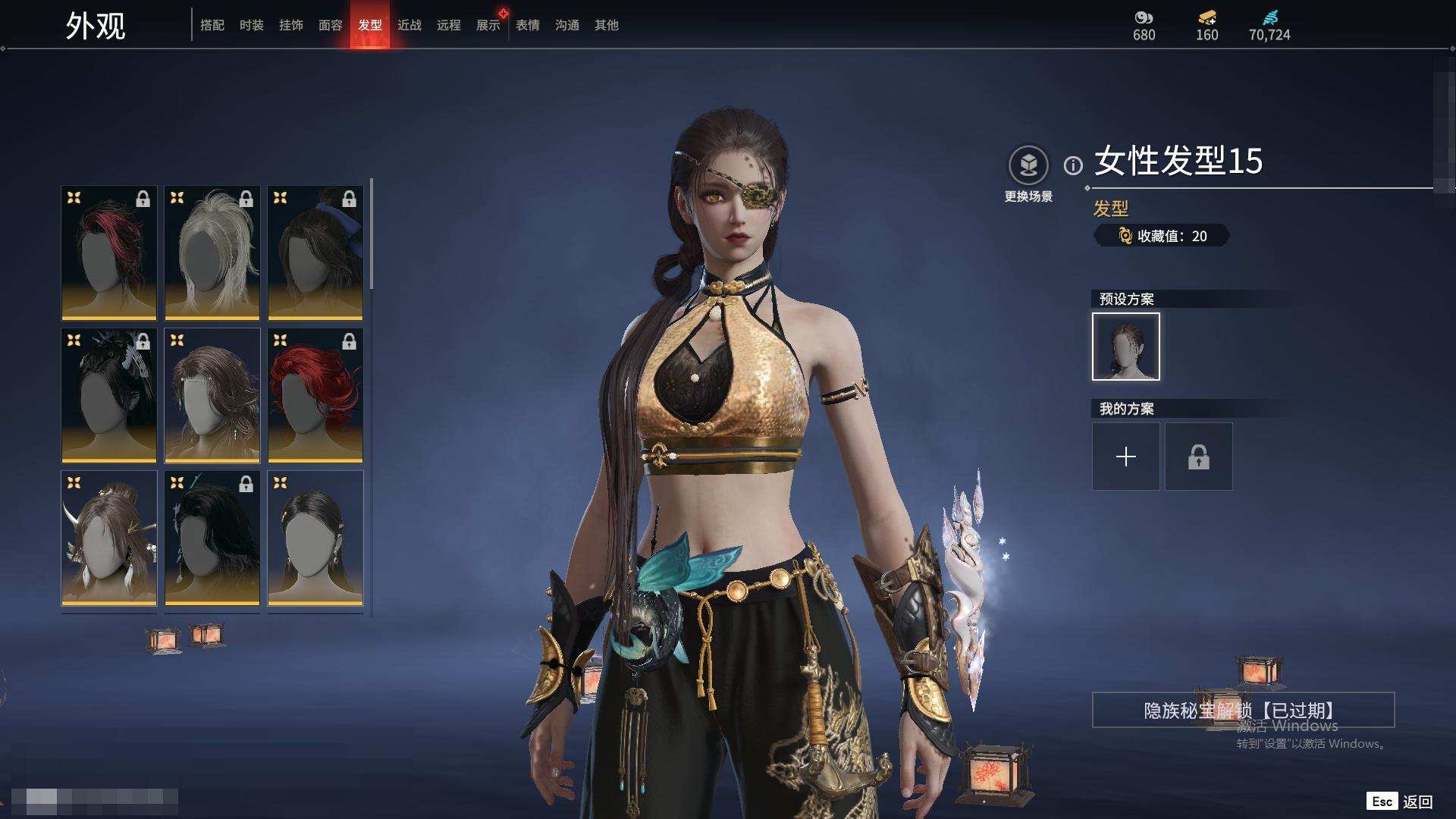1456x819 pixels.
Task: Open the 沟通 communication tab
Action: click(x=567, y=25)
